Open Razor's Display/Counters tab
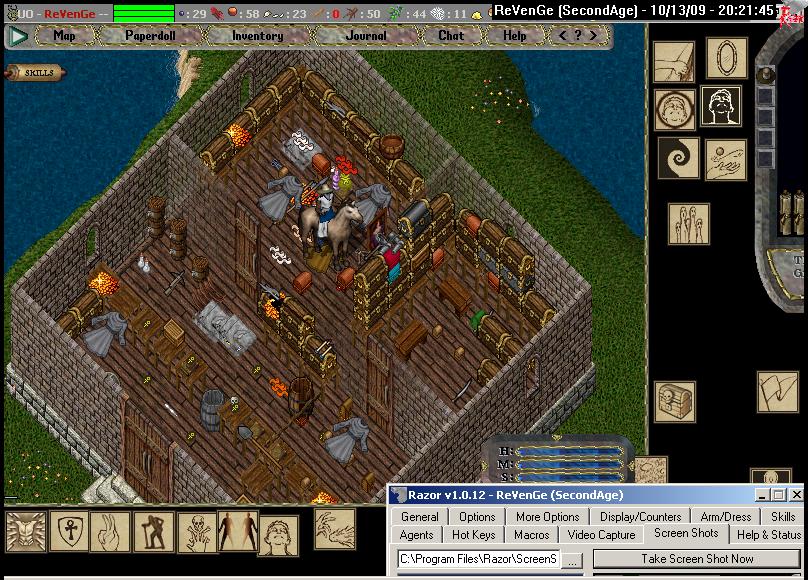 click(x=640, y=517)
